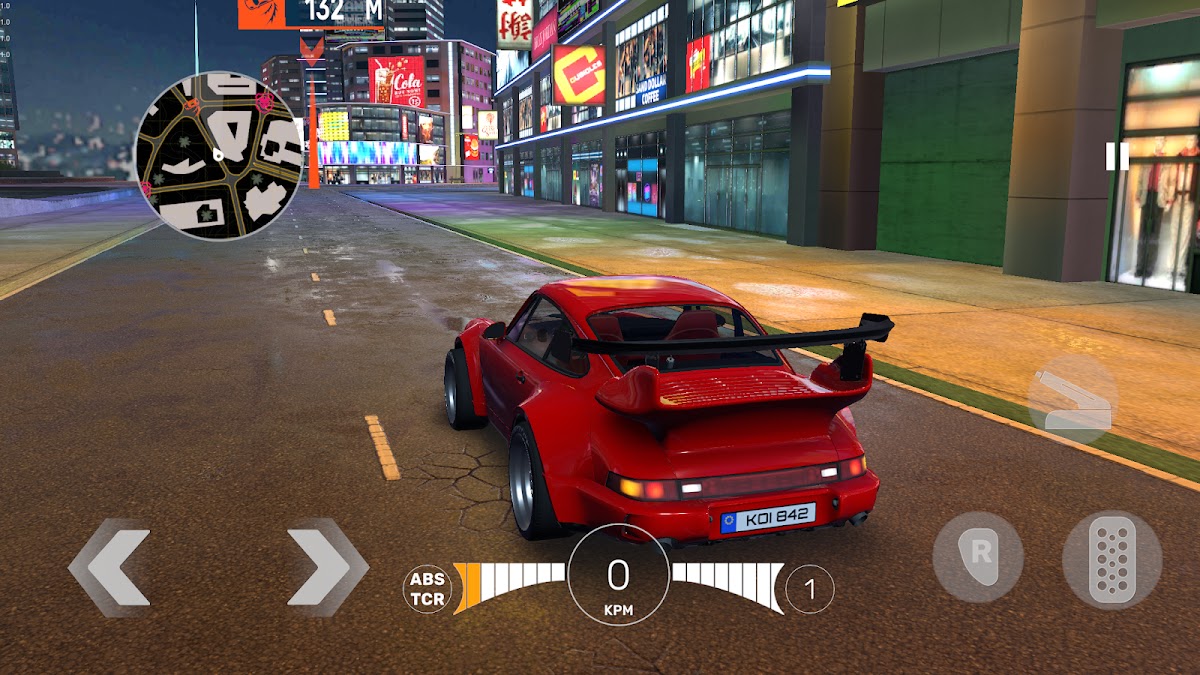This screenshot has width=1200, height=675.
Task: Tap the gear number indicator
Action: (809, 589)
